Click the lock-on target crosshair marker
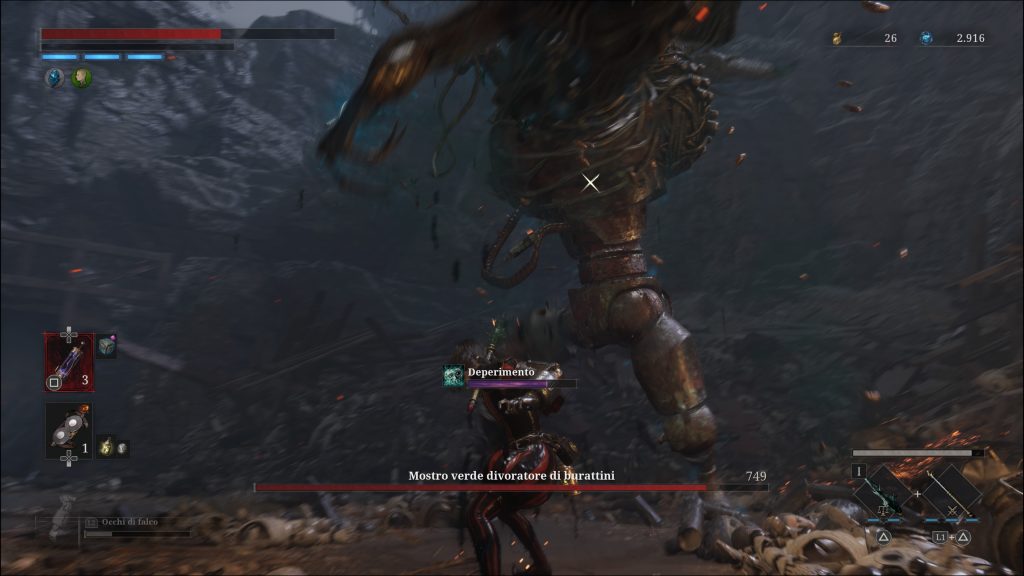 pos(591,182)
